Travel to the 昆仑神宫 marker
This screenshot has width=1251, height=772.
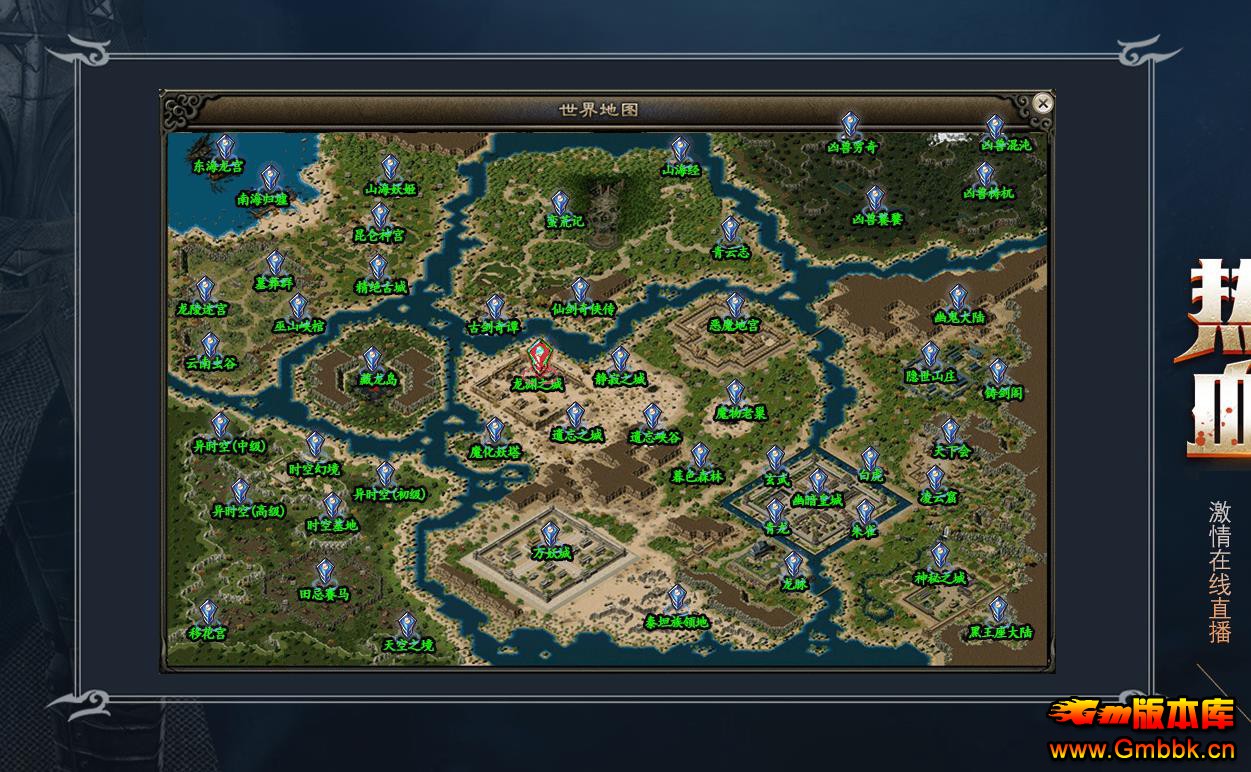[380, 218]
